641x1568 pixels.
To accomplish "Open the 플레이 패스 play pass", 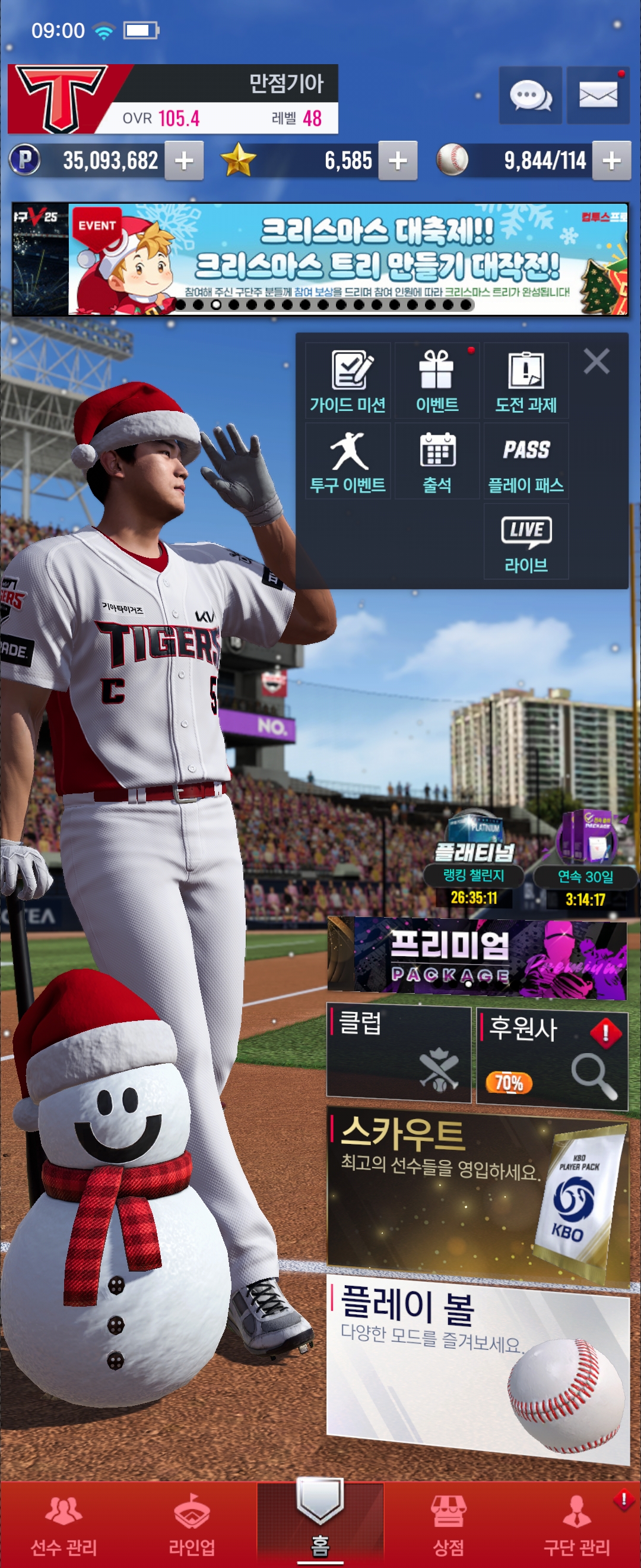I will coord(526,461).
